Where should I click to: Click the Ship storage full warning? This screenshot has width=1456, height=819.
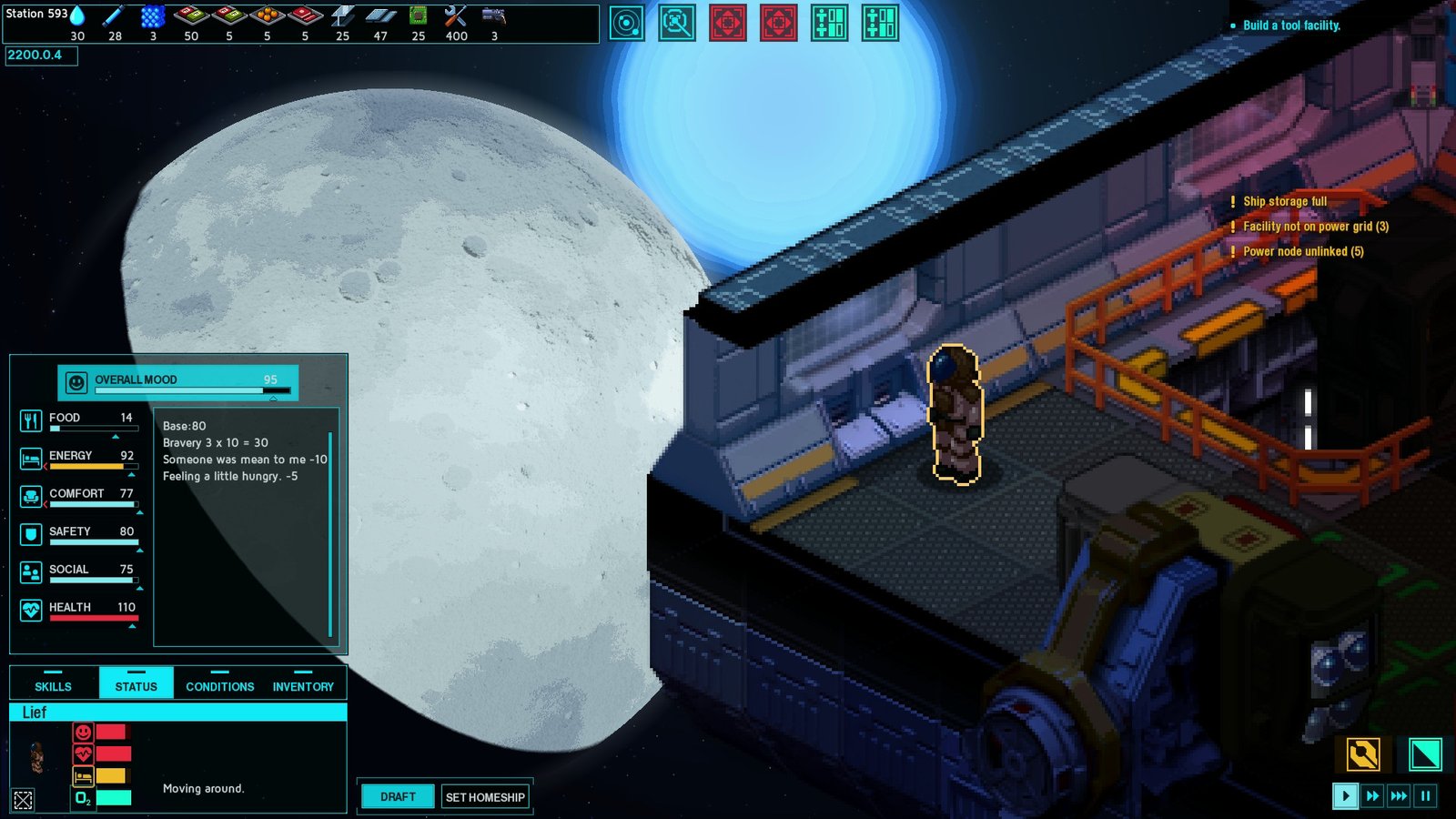(1285, 201)
